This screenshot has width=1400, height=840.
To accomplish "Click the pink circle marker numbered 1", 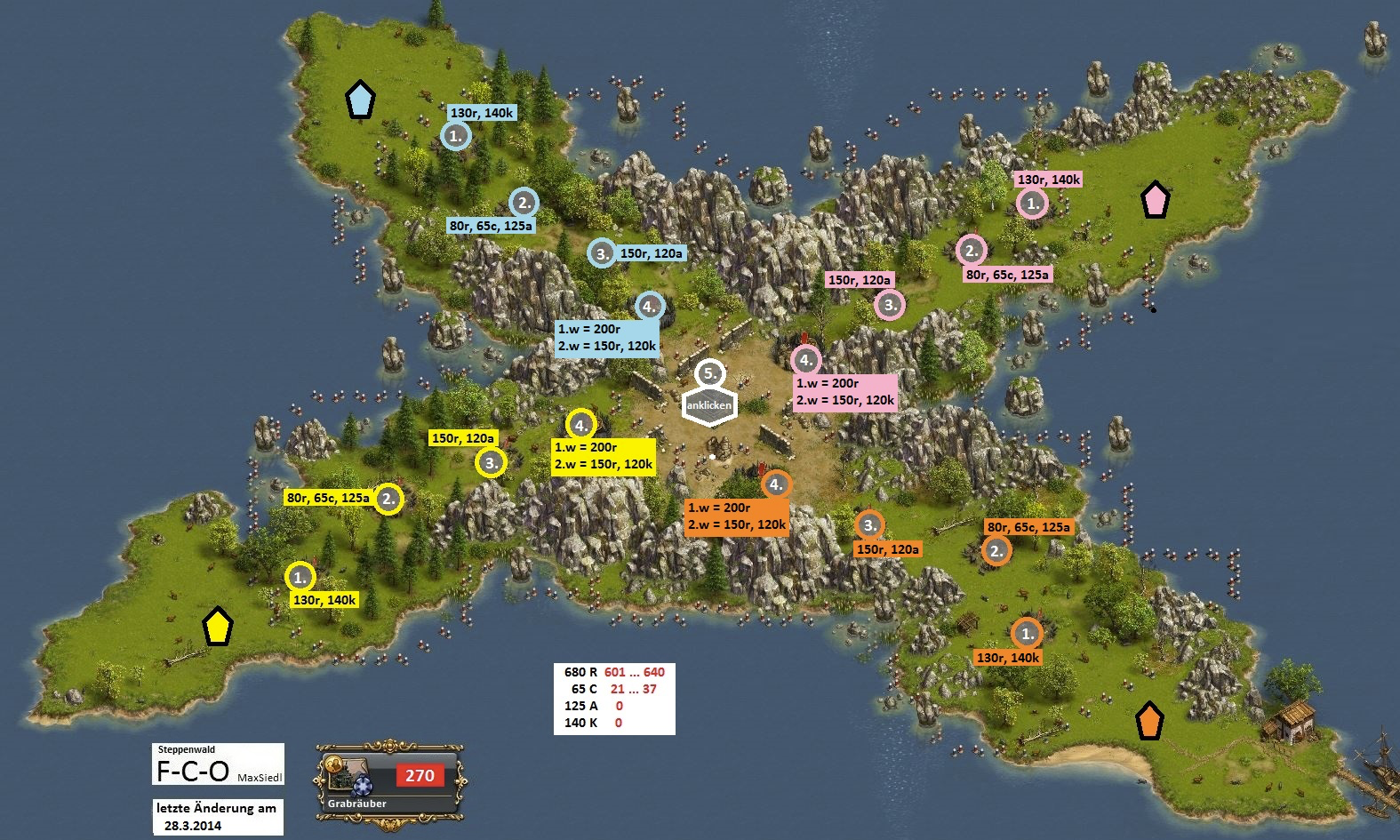I will [1032, 204].
